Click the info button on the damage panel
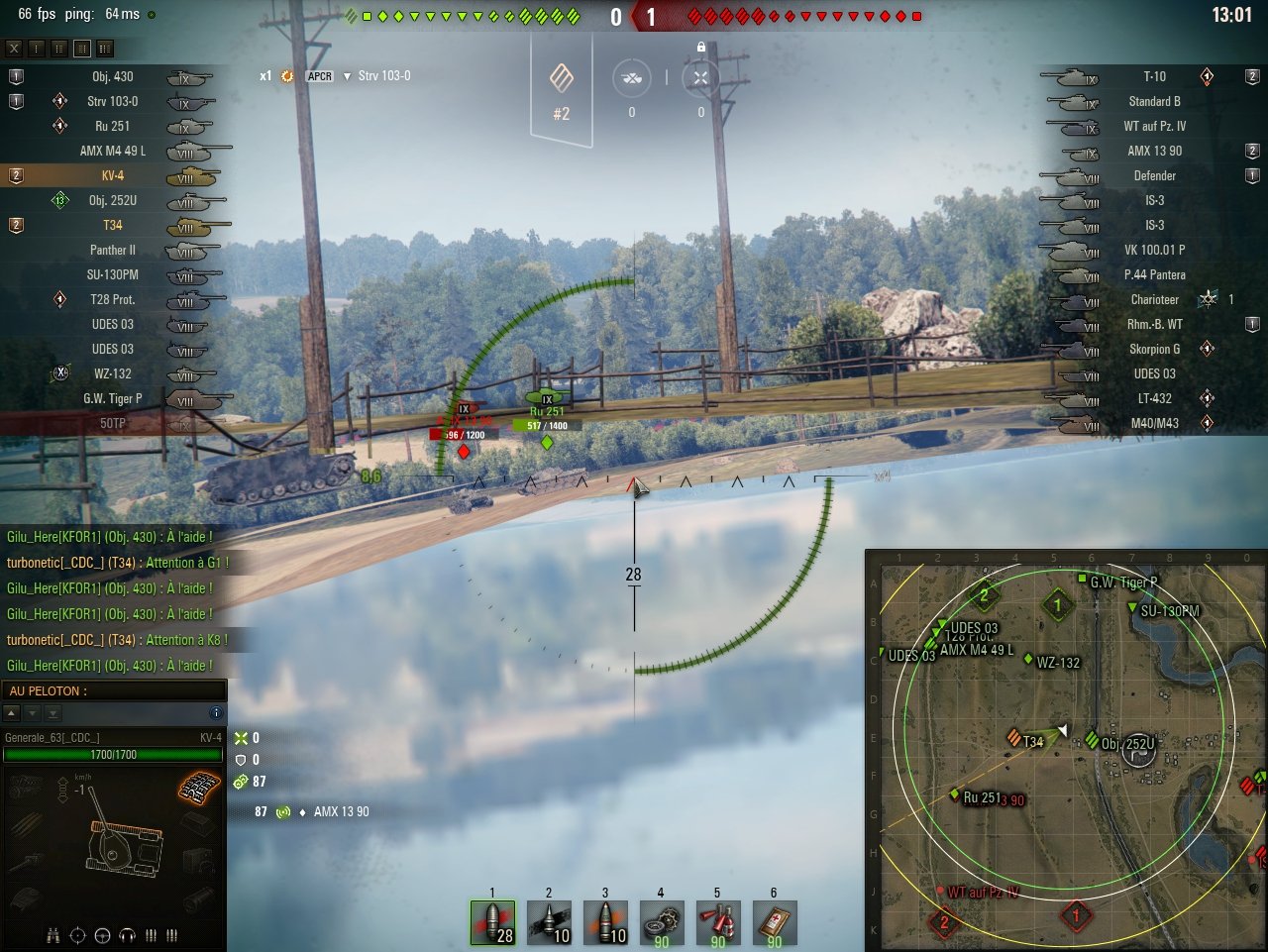This screenshot has width=1268, height=952. click(x=216, y=714)
